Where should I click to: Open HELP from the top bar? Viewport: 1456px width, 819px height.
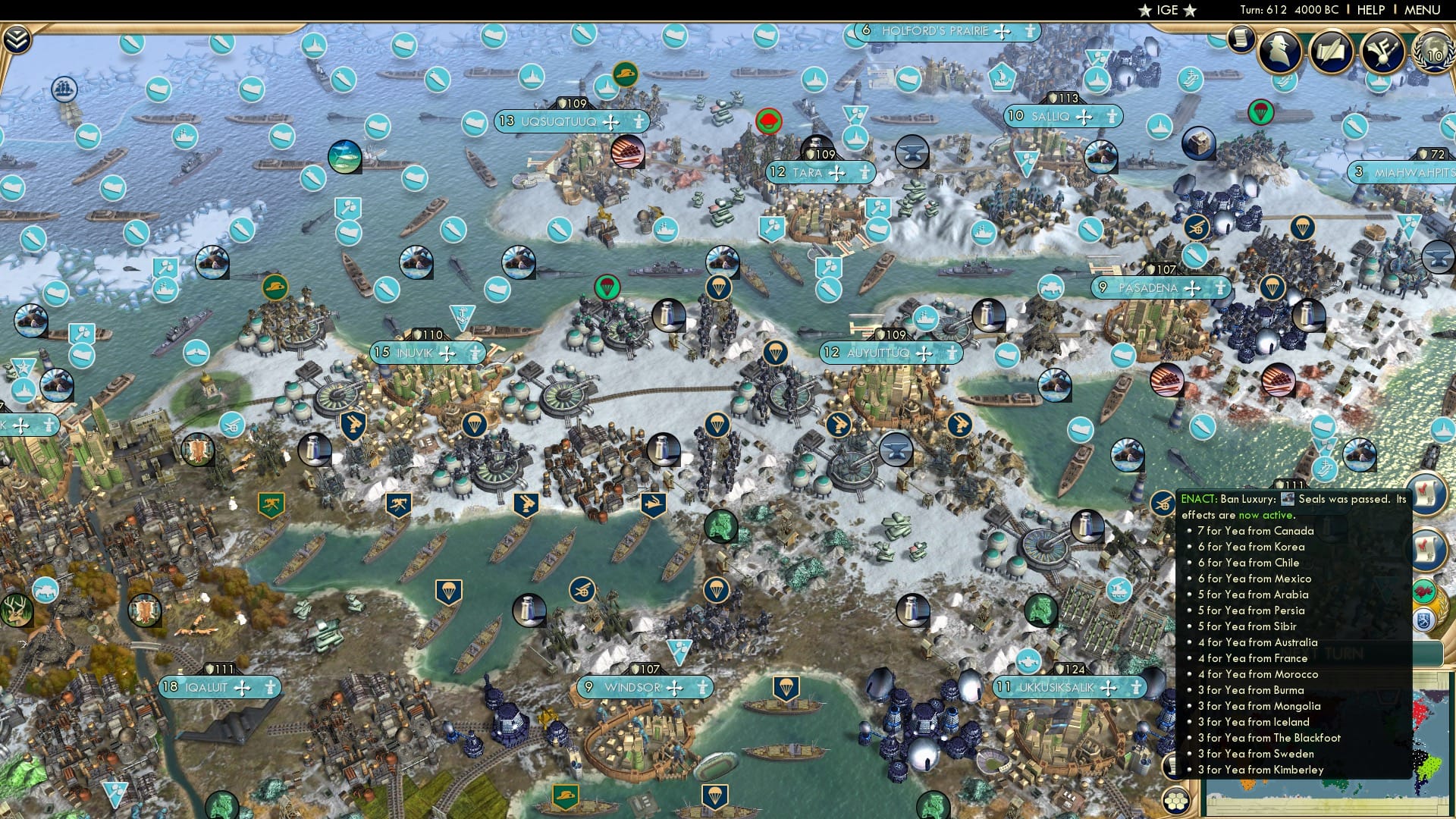pos(1371,11)
